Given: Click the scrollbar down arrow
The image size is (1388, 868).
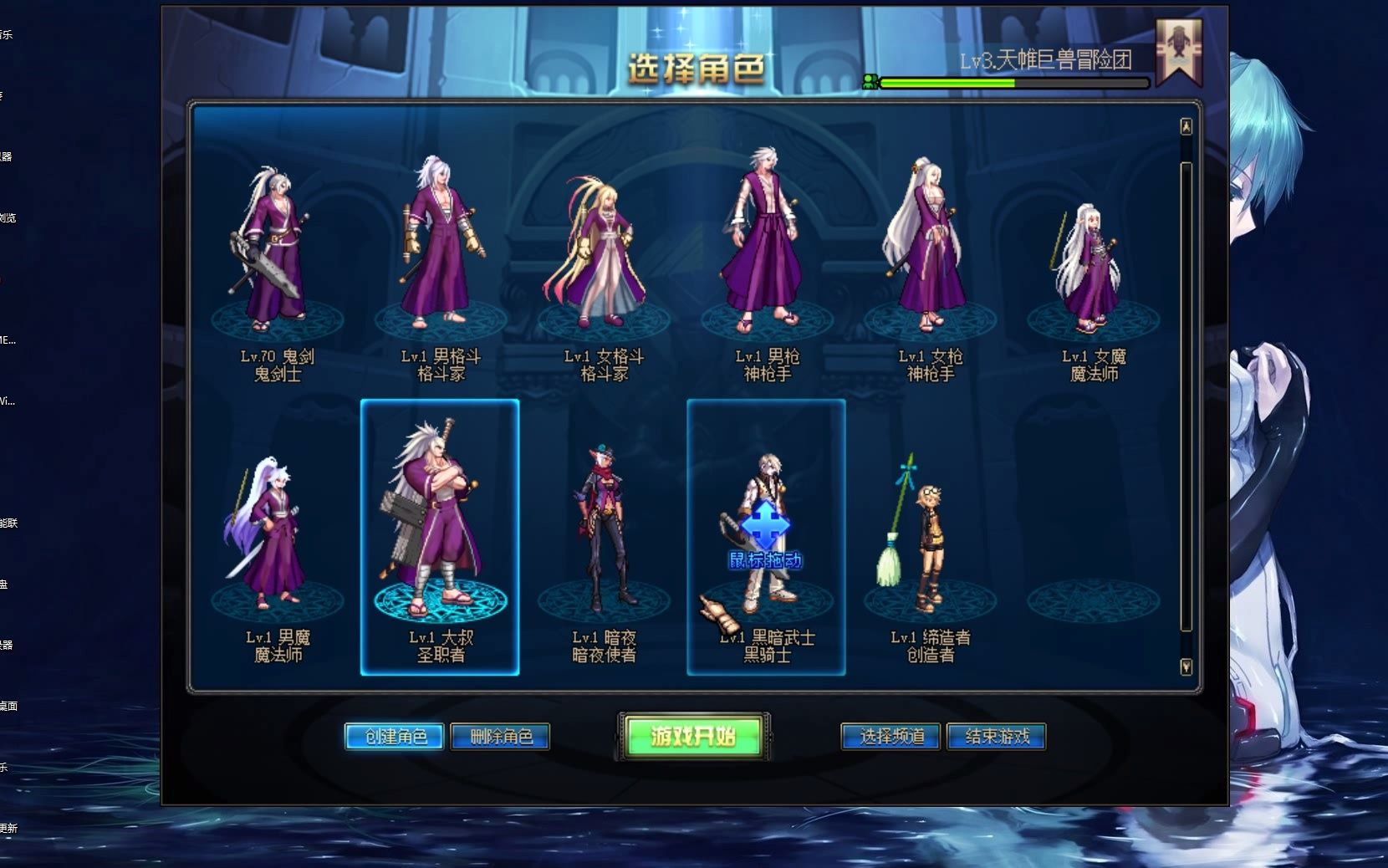Looking at the screenshot, I should 1186,666.
